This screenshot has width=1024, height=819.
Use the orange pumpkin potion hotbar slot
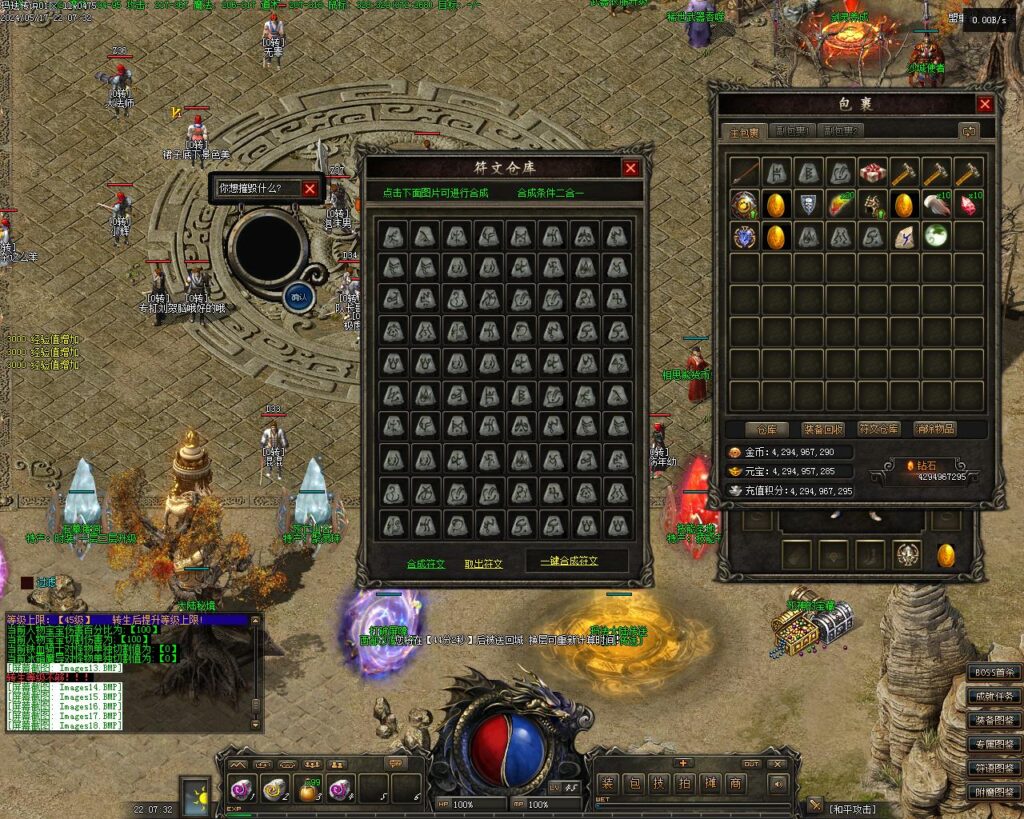click(309, 789)
